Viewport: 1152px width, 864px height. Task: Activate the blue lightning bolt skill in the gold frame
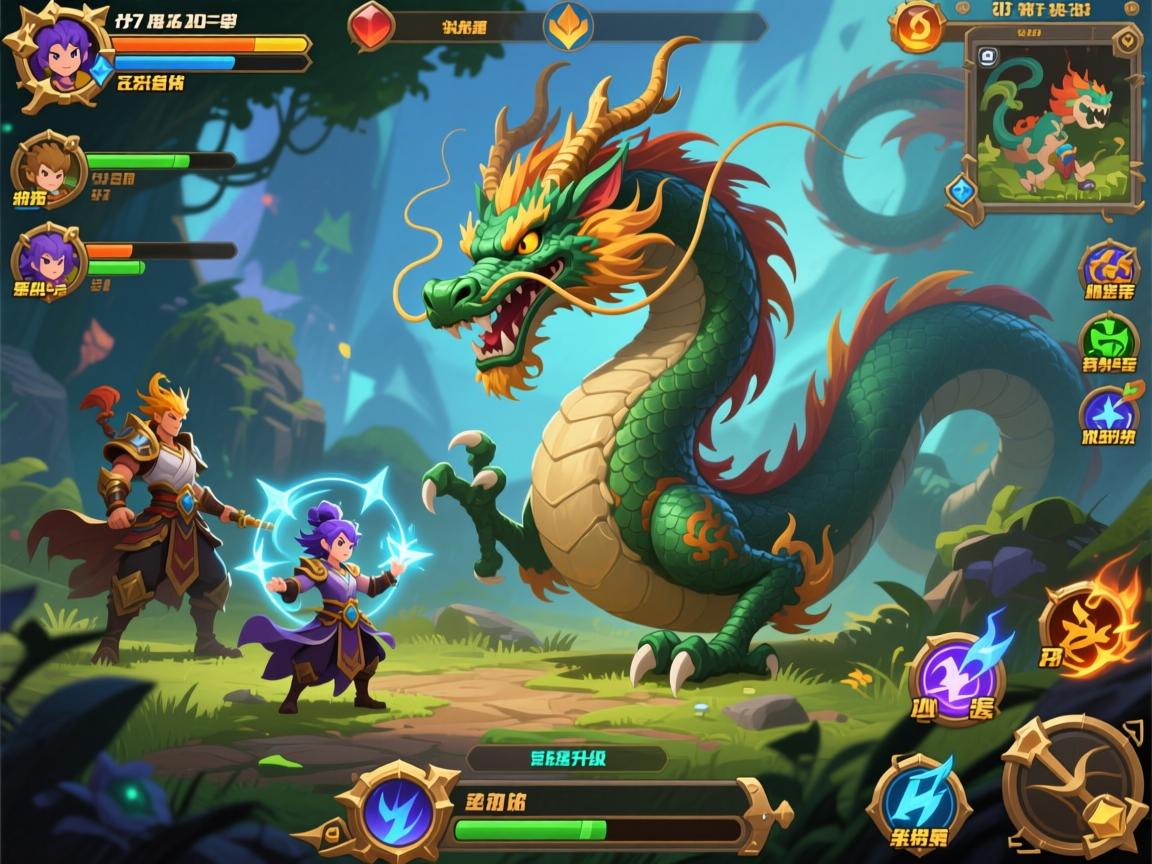(x=918, y=800)
